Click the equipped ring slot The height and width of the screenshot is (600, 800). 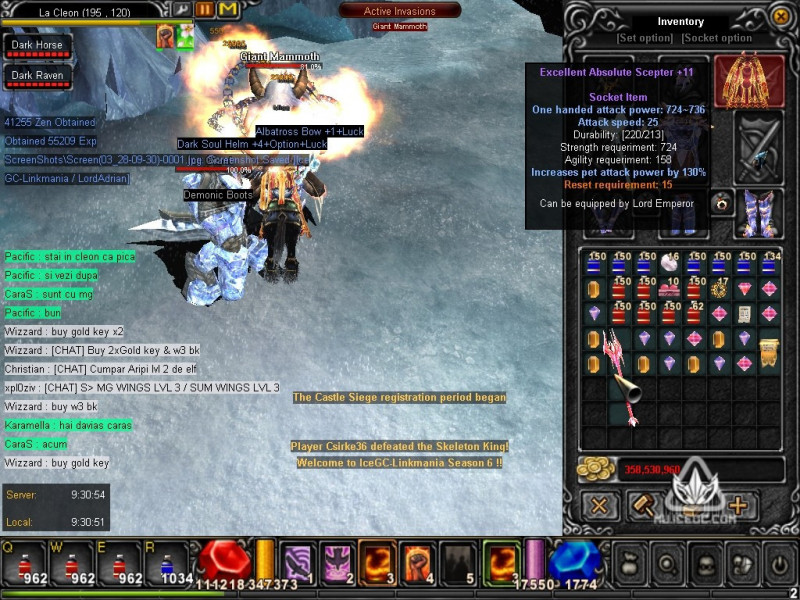click(x=720, y=203)
